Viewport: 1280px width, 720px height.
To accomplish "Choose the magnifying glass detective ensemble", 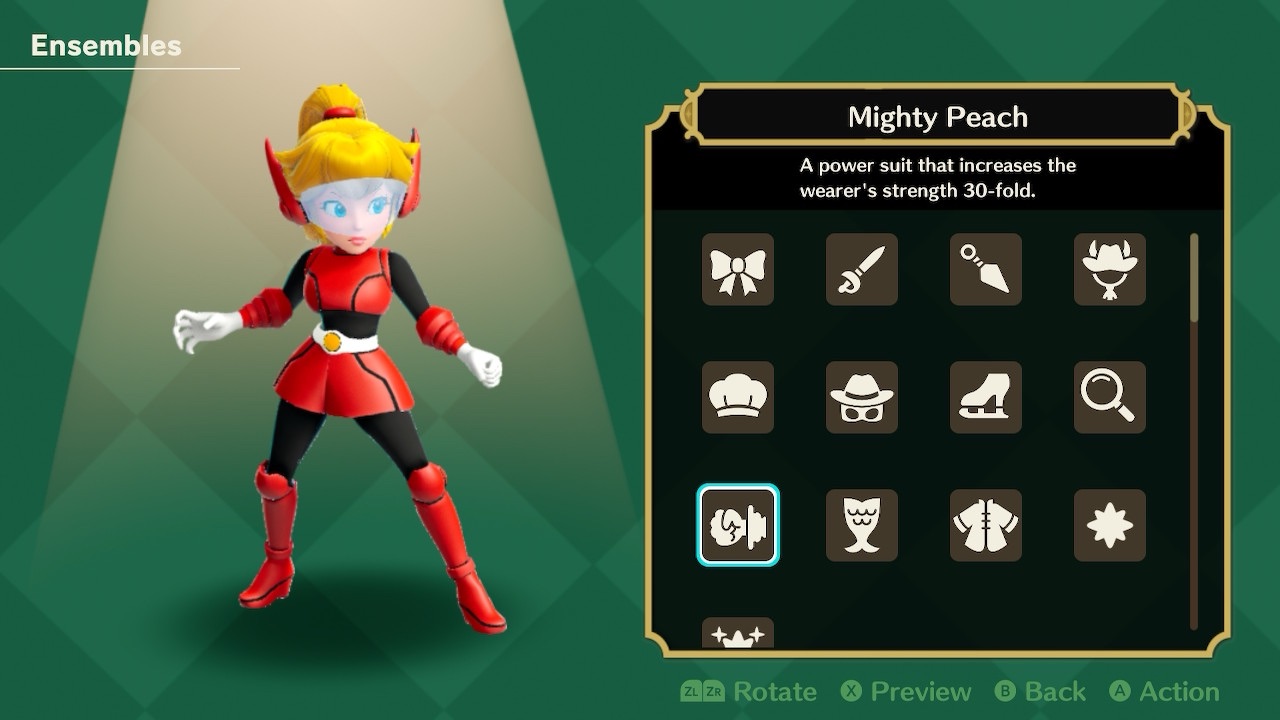I will coord(1110,398).
